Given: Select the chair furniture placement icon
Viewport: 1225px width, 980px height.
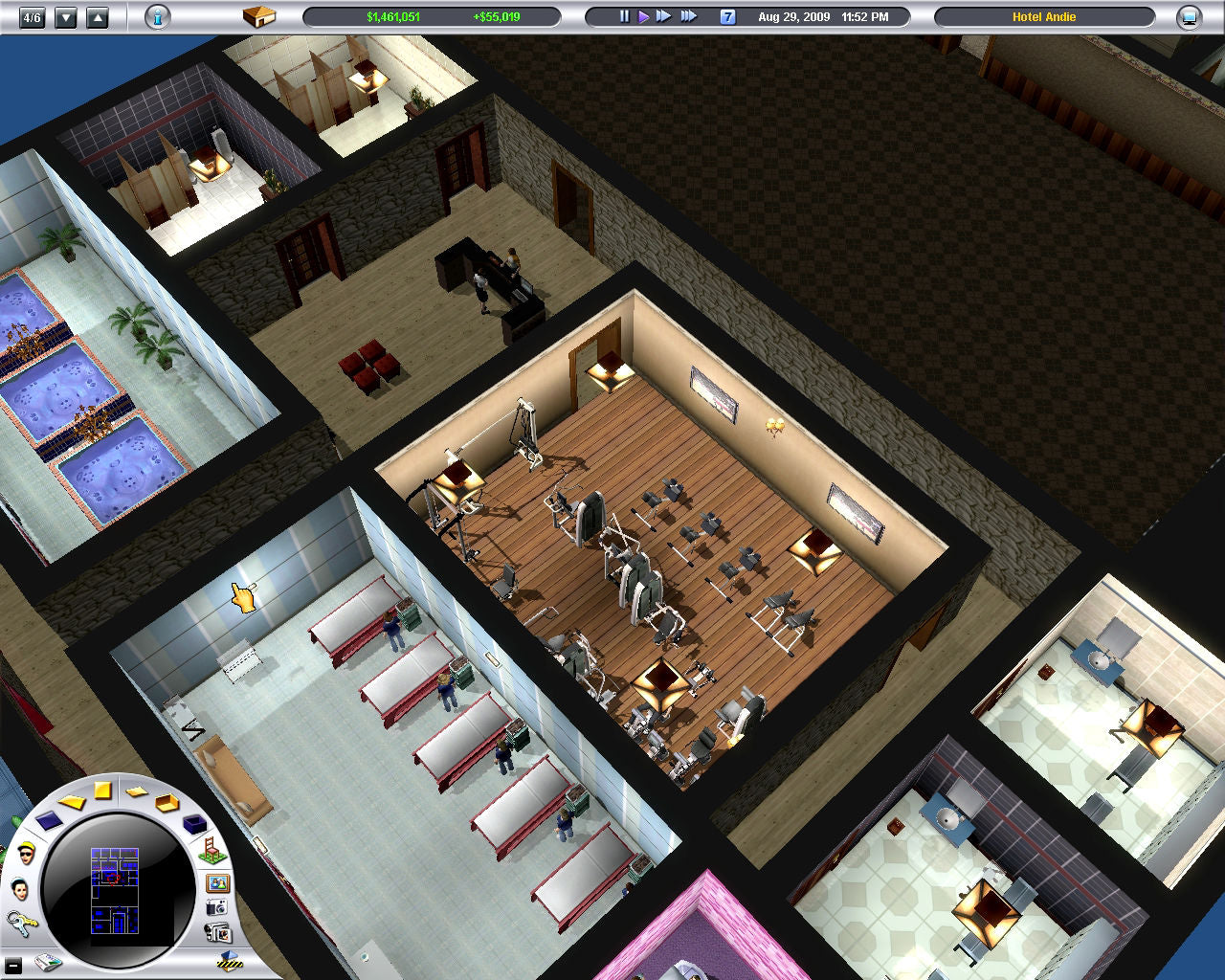Looking at the screenshot, I should pos(212,851).
